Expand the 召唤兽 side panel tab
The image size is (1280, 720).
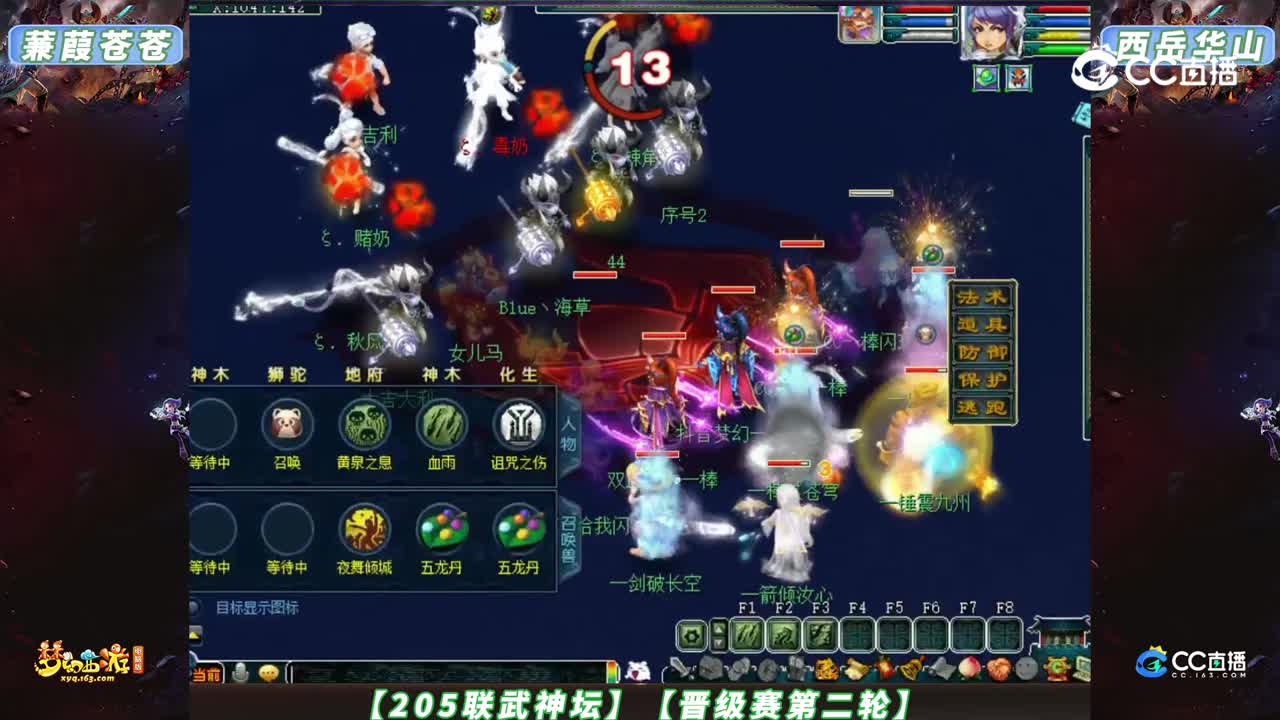[568, 533]
